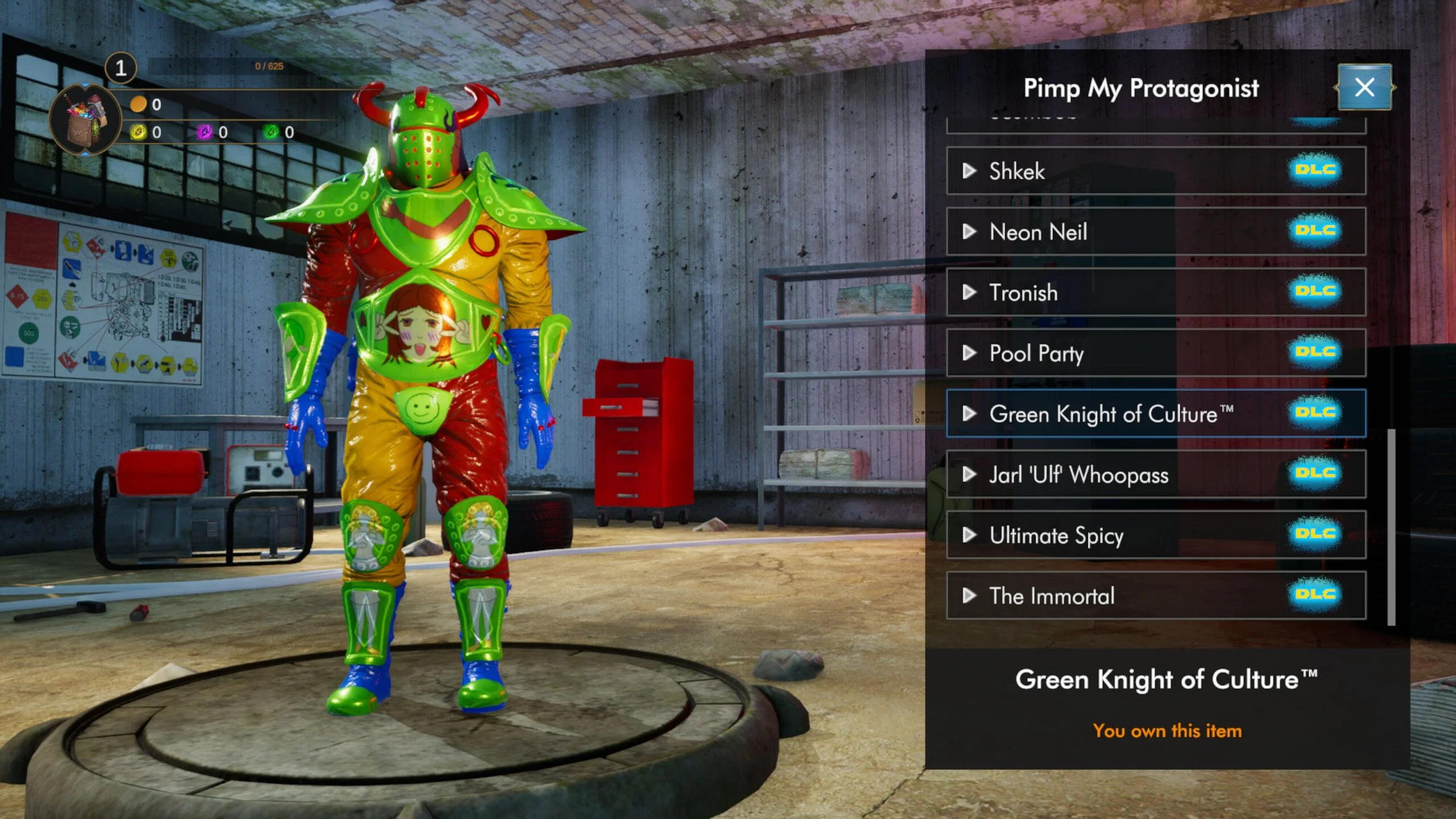Click Green Knight of Culture row
The height and width of the screenshot is (819, 1456).
pyautogui.click(x=1155, y=413)
